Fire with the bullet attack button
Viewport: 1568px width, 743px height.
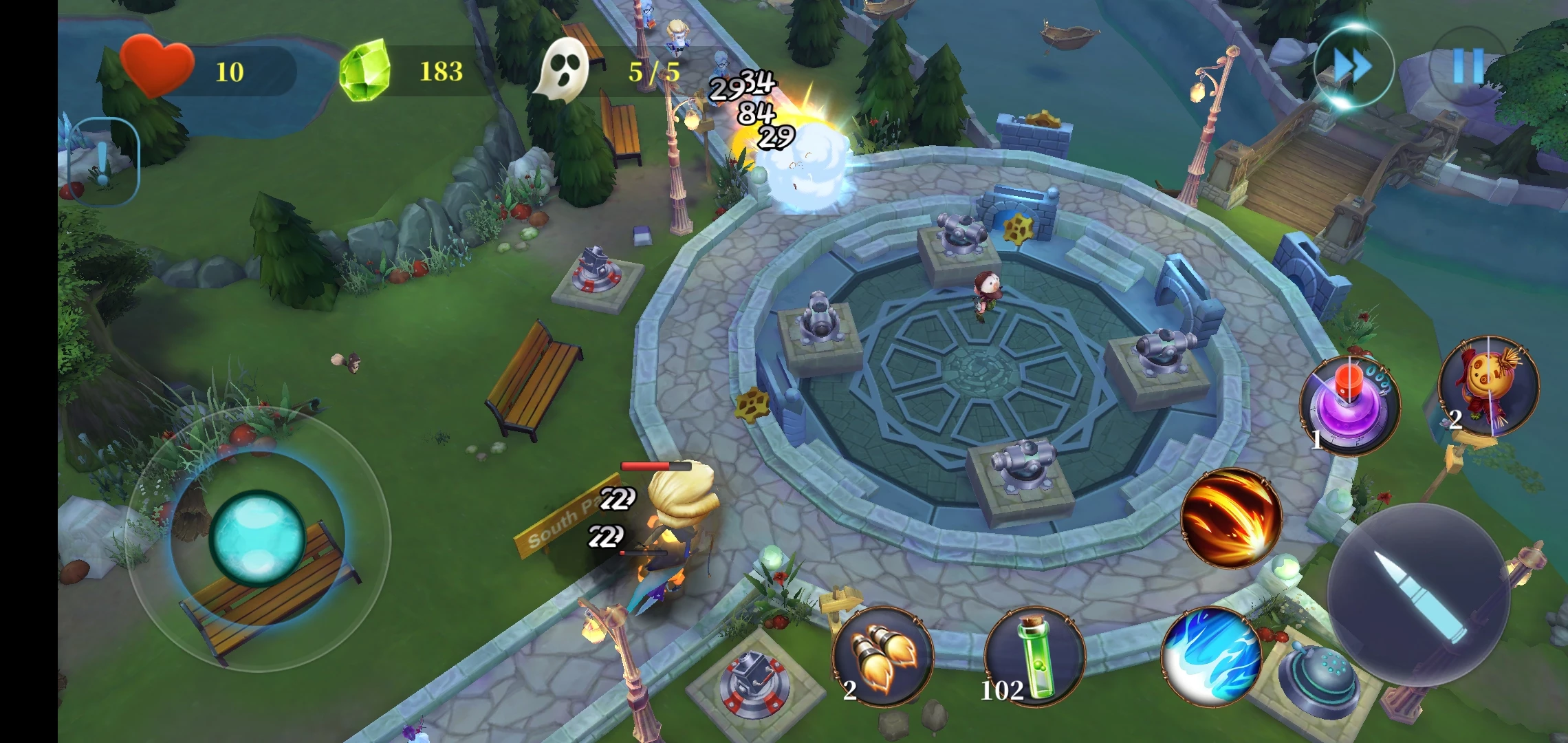(1417, 596)
